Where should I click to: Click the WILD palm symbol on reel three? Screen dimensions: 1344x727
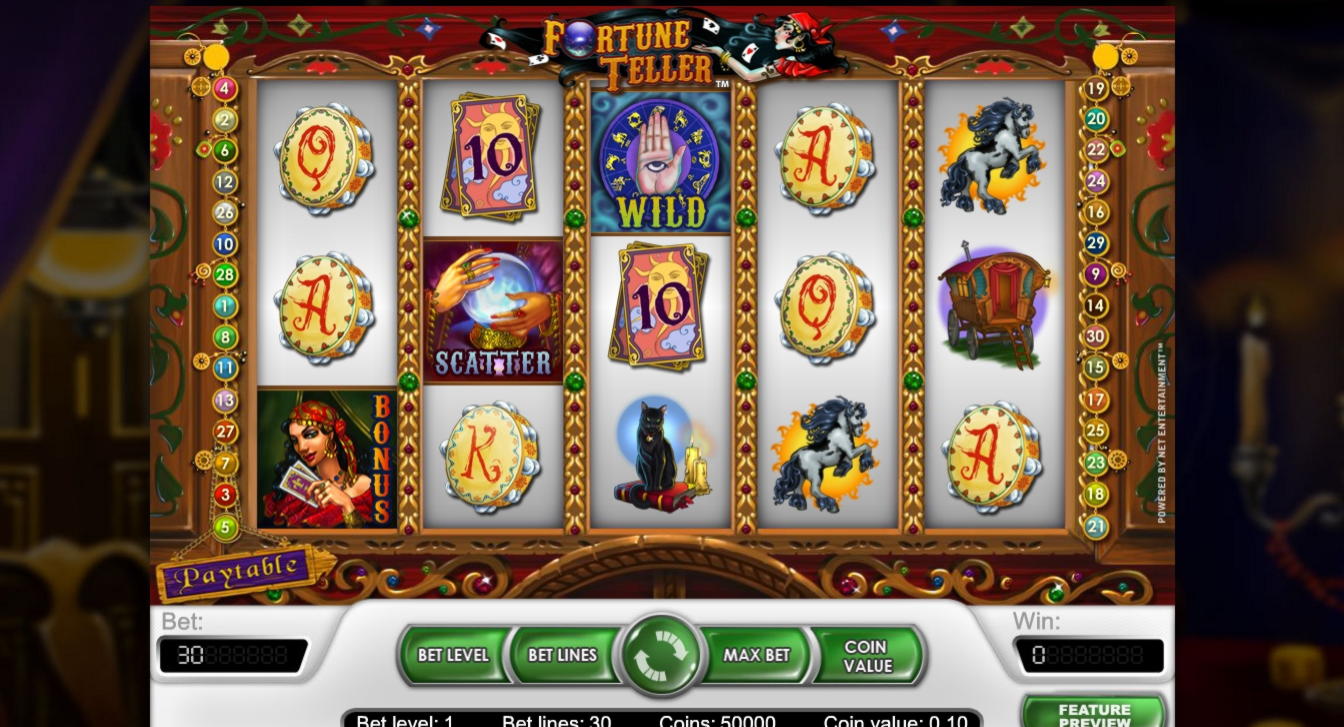(660, 160)
